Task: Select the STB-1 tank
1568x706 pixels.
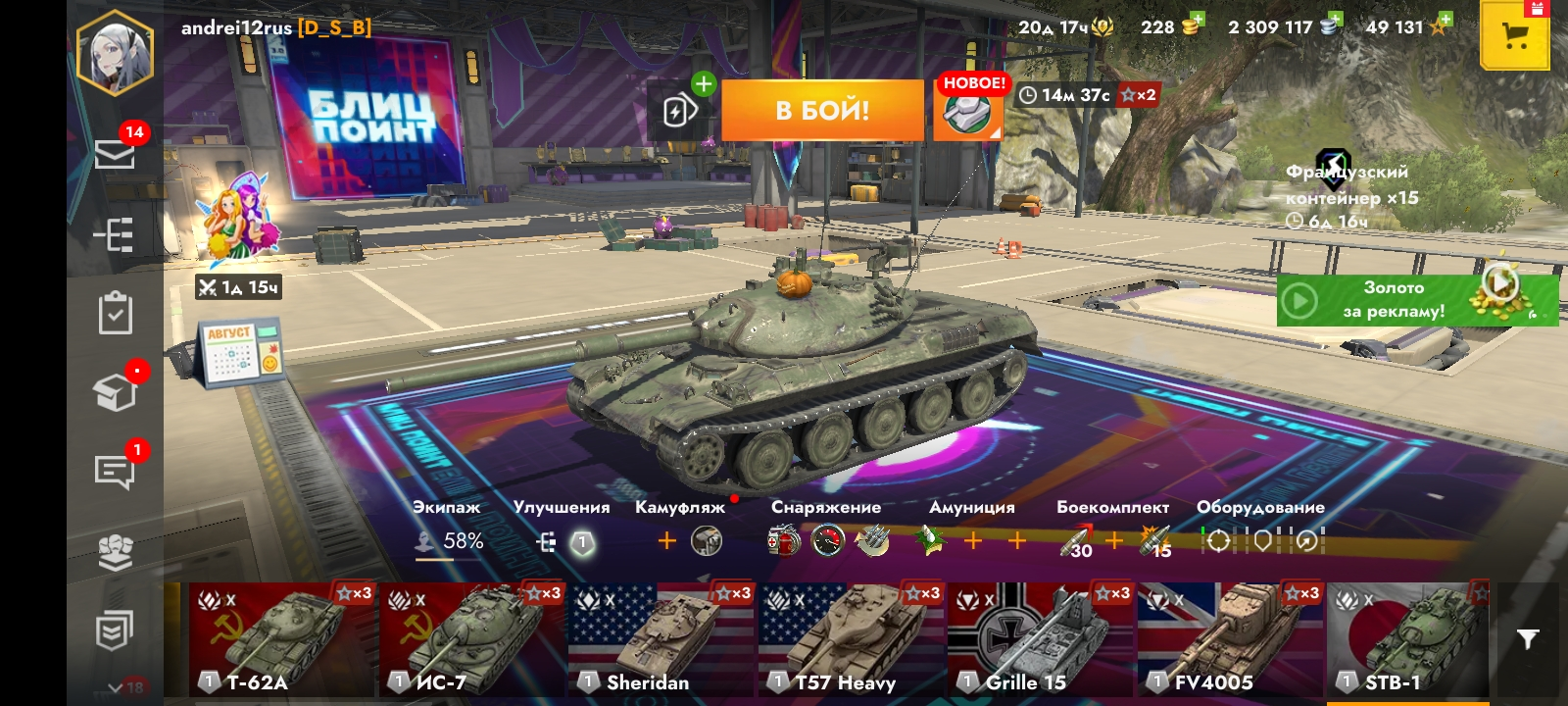Action: (1408, 639)
